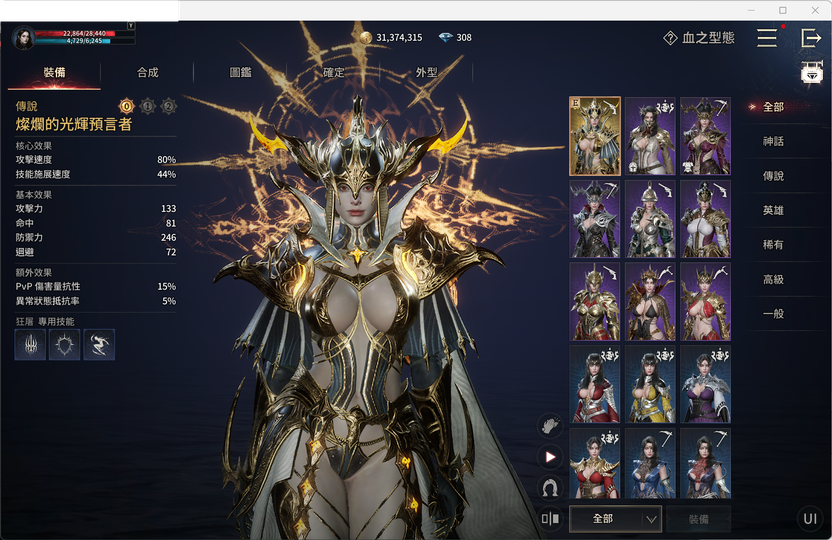Select the equipped golden prophet thumbnail
The image size is (832, 540).
(x=595, y=136)
